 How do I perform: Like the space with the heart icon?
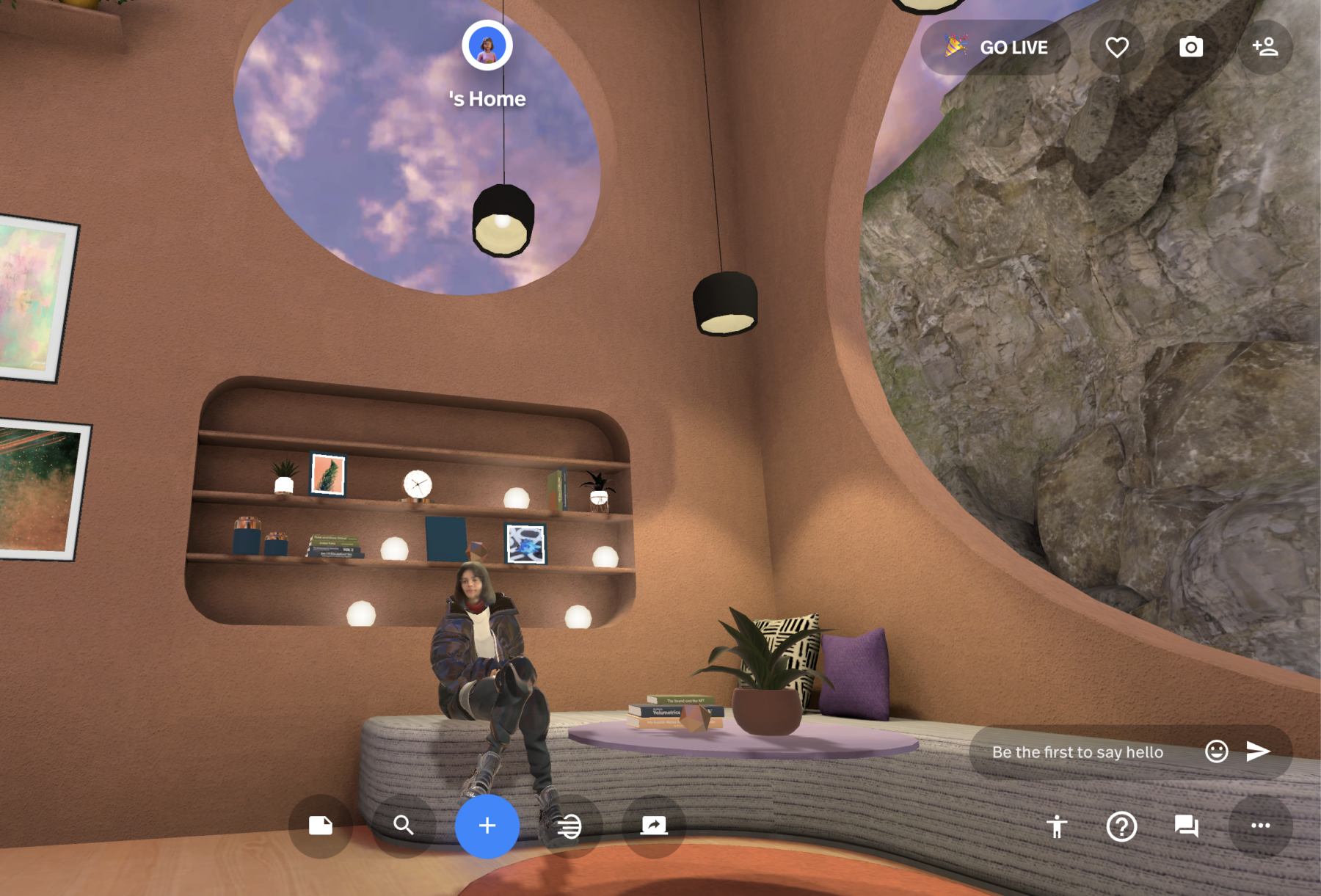[x=1117, y=48]
